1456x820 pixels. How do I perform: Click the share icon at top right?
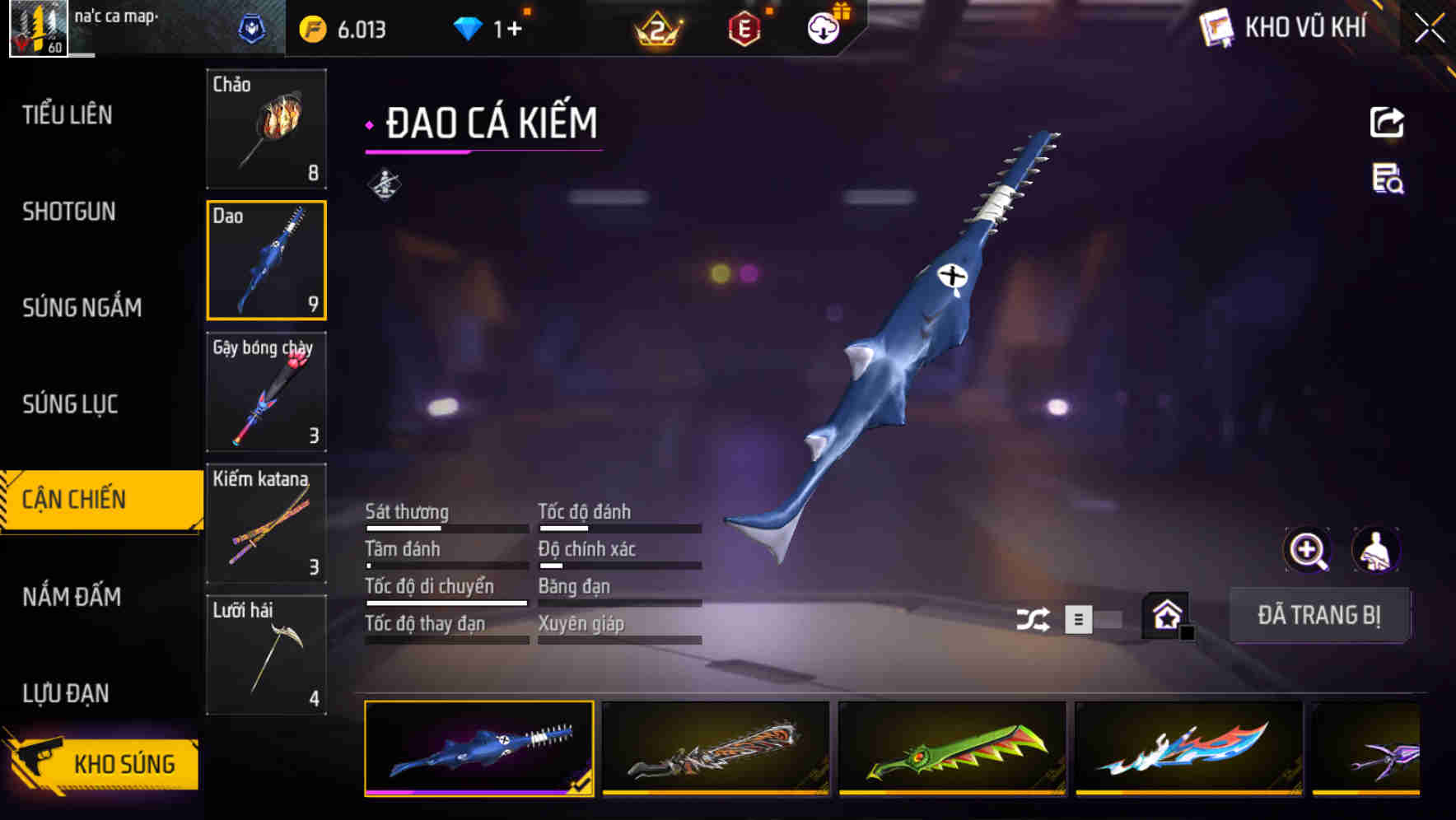[1388, 122]
